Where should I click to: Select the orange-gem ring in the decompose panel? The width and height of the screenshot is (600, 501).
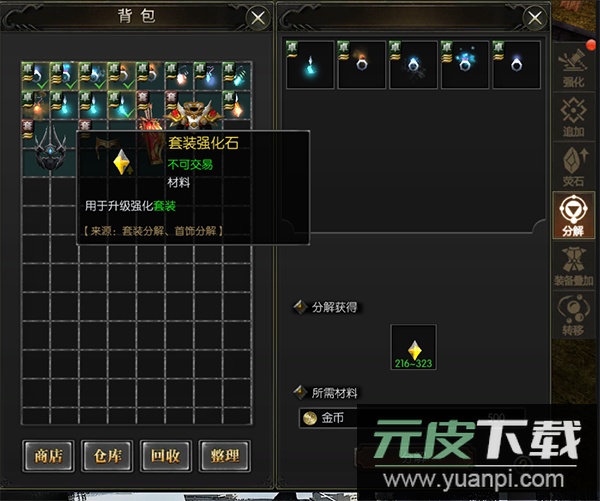point(362,65)
